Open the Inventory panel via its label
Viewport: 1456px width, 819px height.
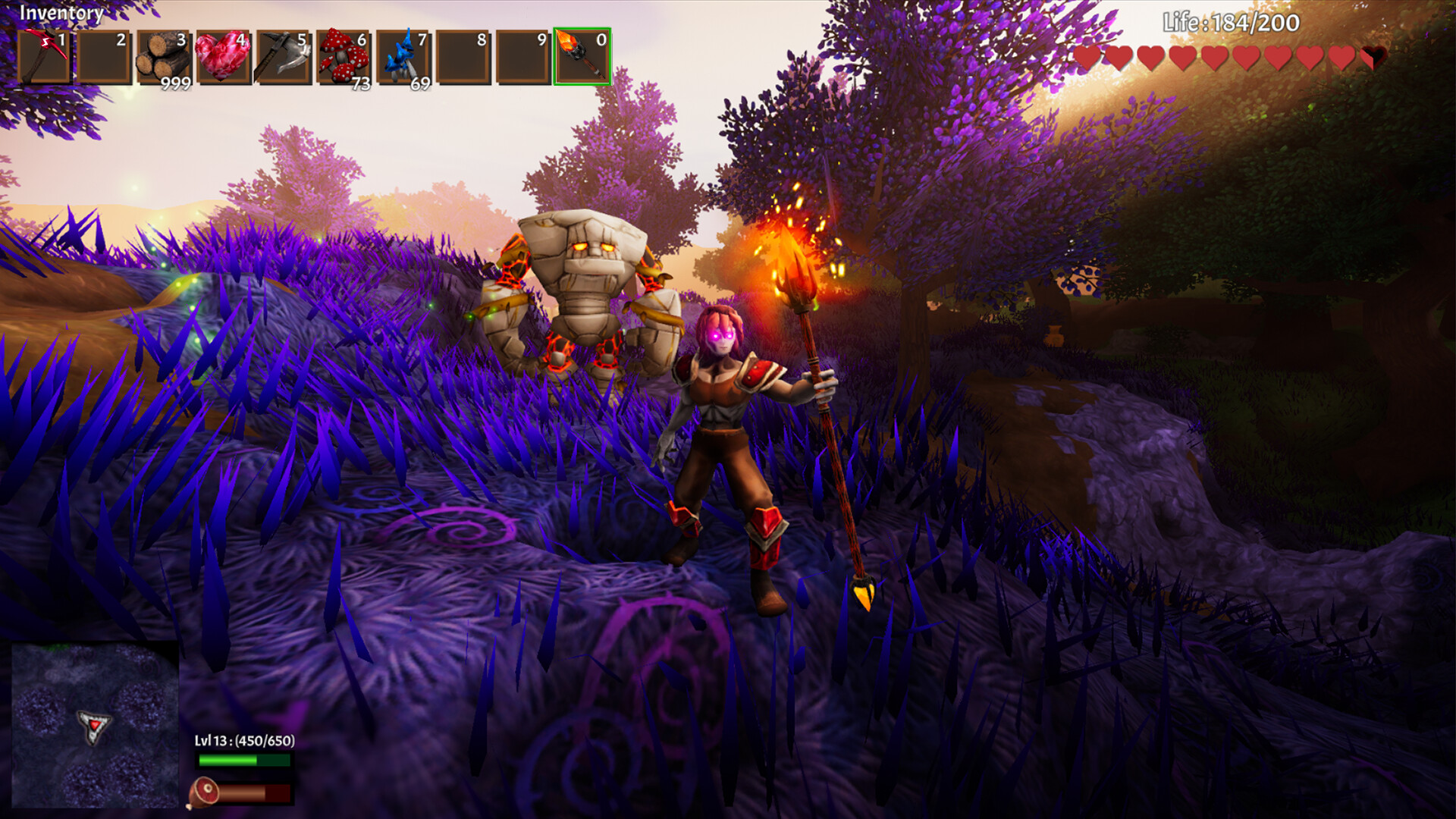(x=61, y=14)
